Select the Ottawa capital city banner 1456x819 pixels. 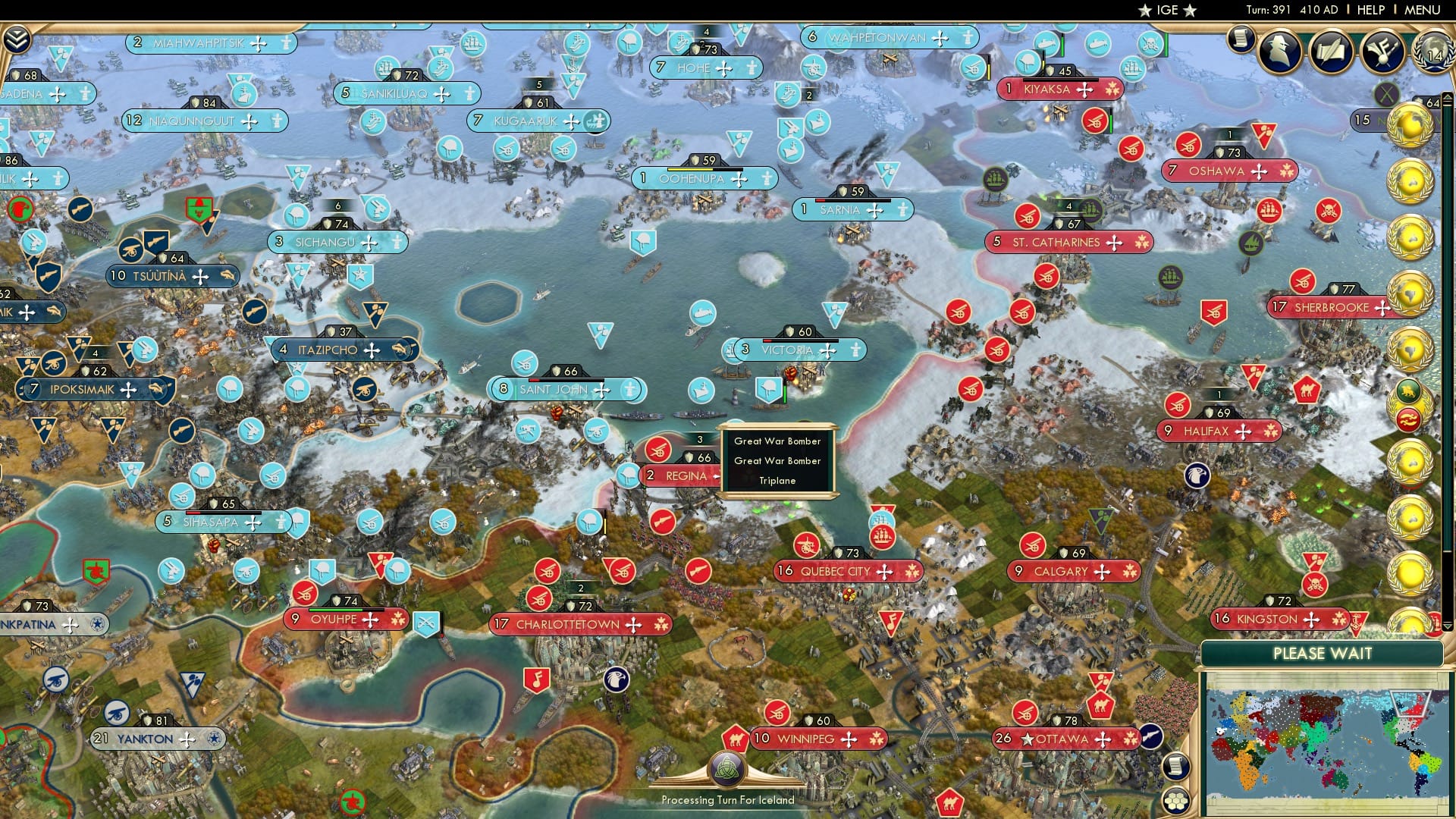click(x=1065, y=738)
